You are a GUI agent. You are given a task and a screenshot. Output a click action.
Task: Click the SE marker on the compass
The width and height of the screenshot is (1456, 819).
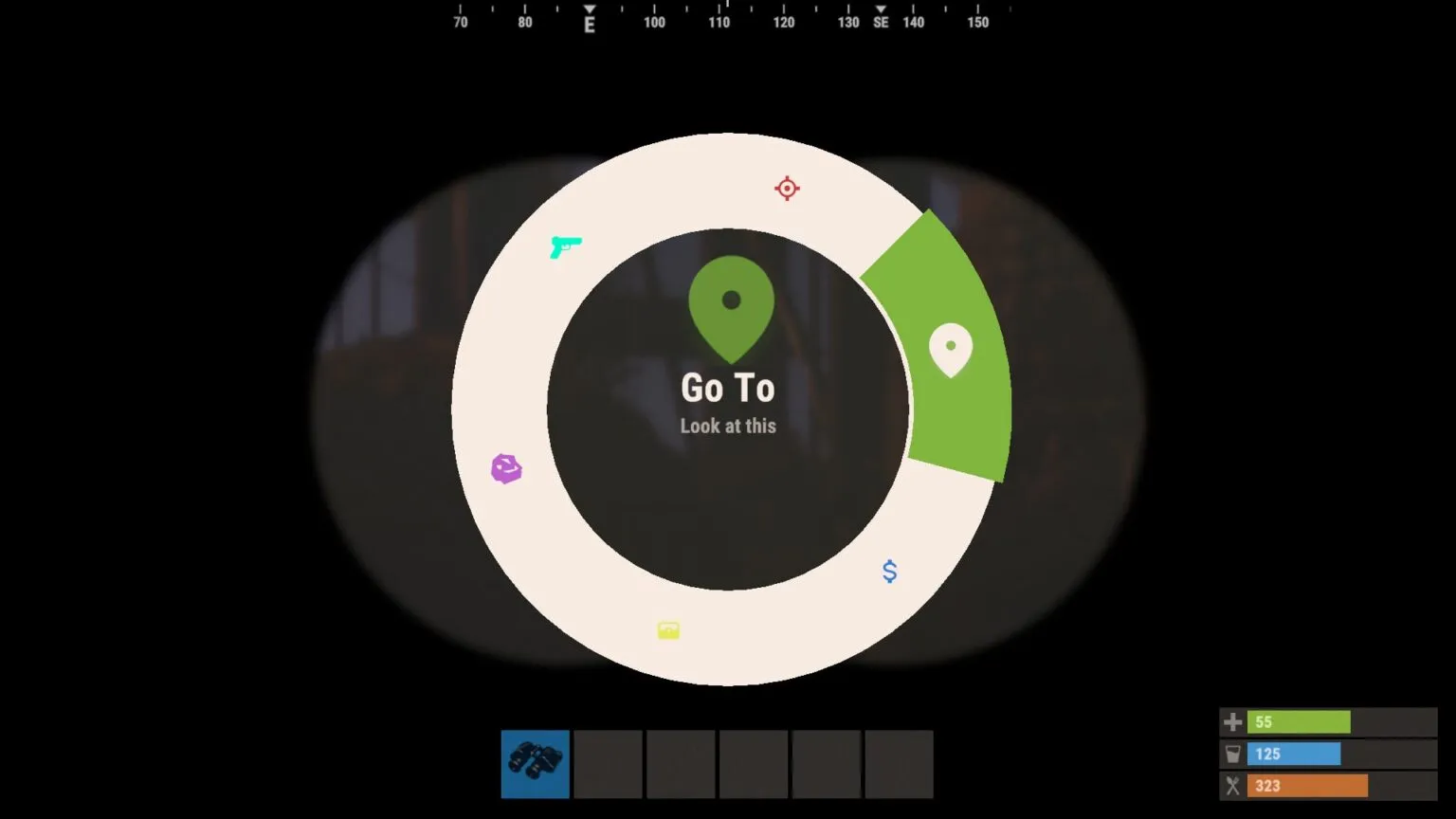pos(881,19)
